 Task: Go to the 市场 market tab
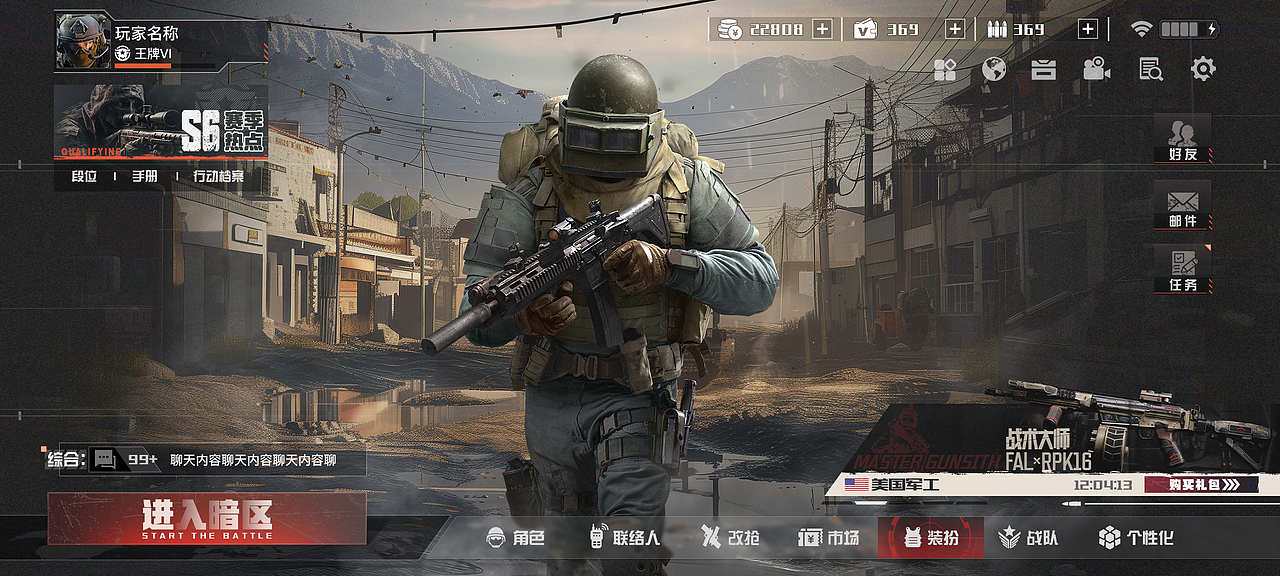tap(829, 538)
